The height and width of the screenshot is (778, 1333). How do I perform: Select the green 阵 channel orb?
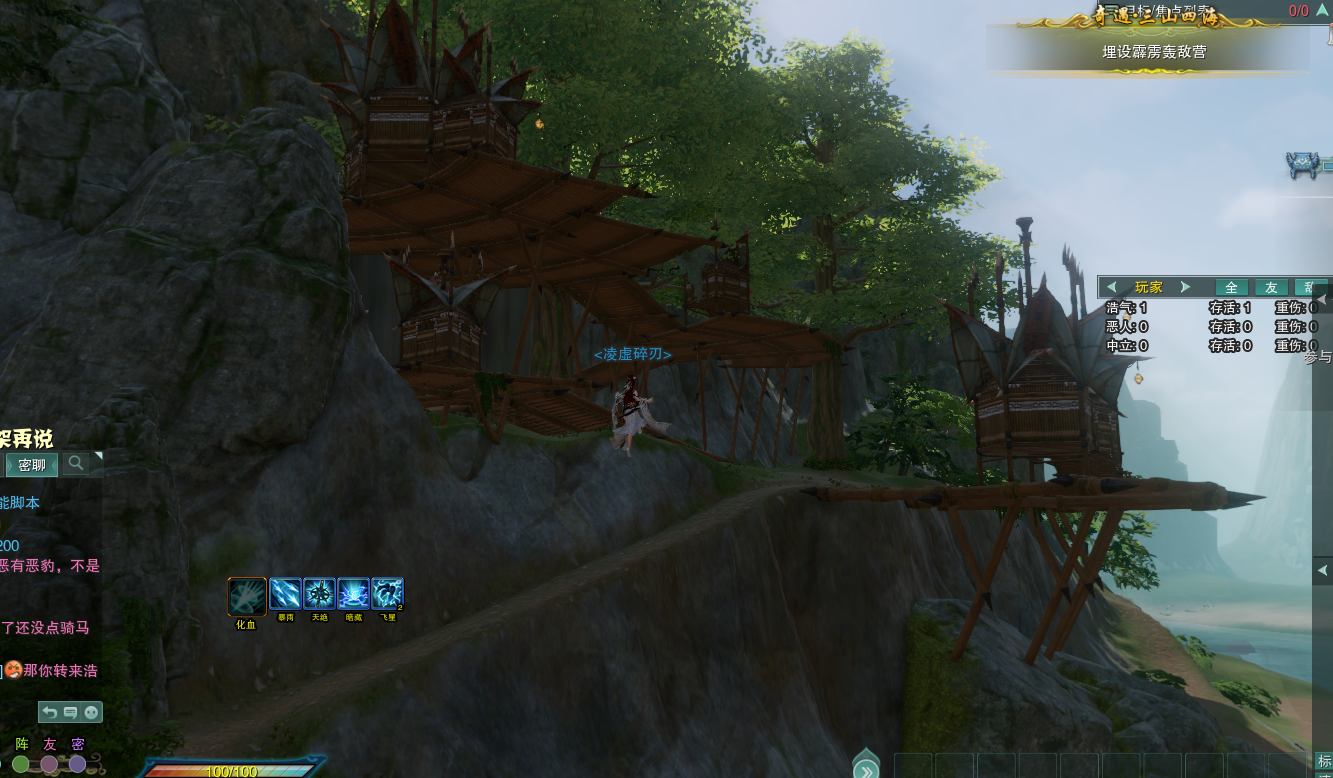click(x=21, y=764)
